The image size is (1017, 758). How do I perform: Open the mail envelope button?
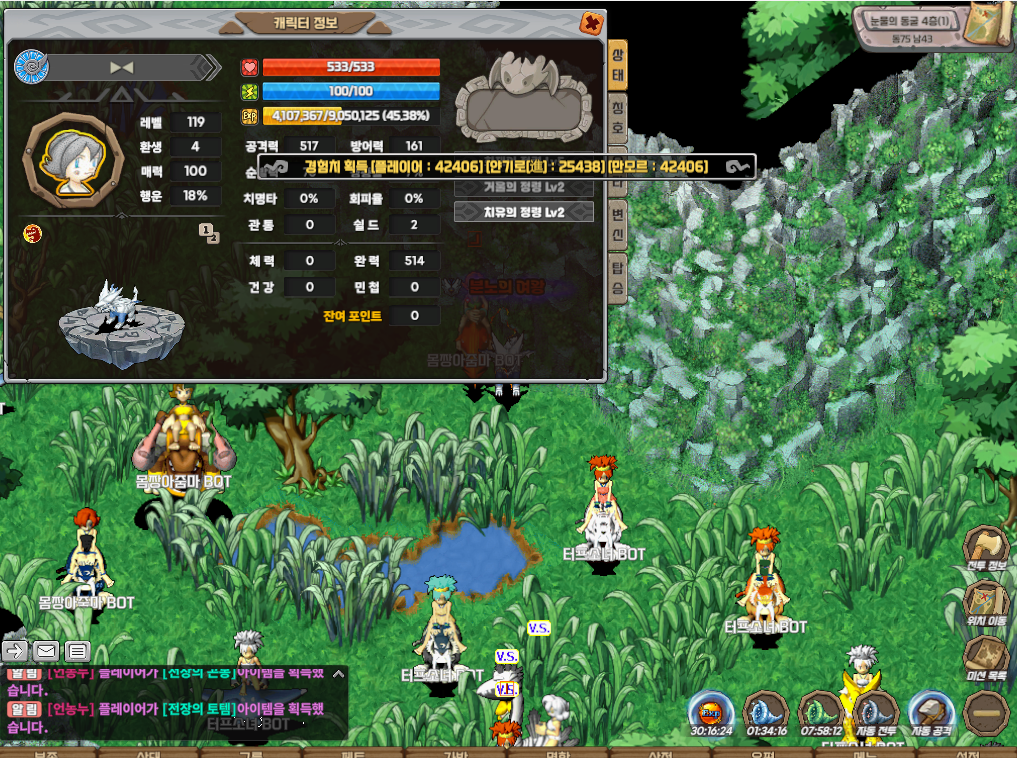point(46,651)
